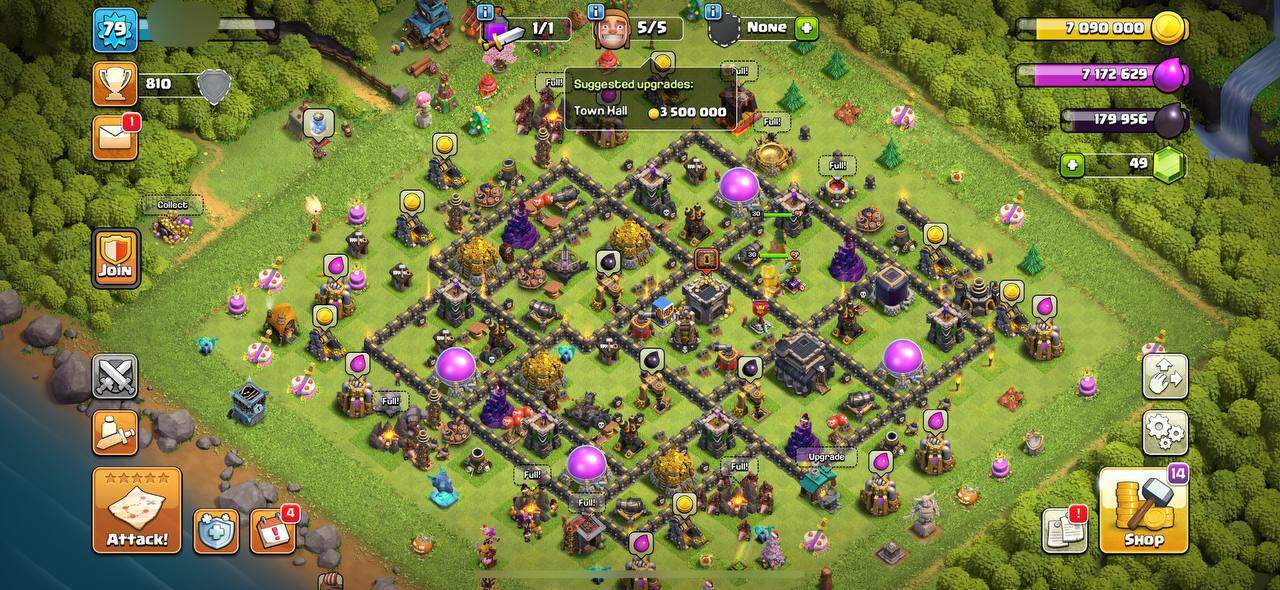Open the settings gear
Image resolution: width=1280 pixels, height=590 pixels.
tap(1165, 432)
